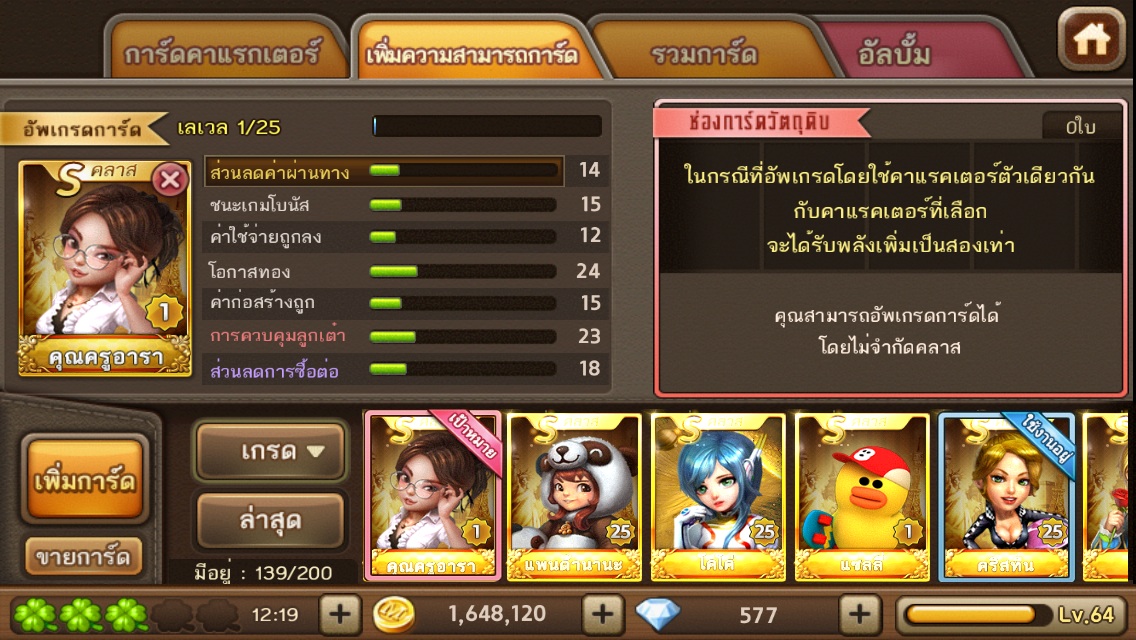Add diamonds using the plus button
The width and height of the screenshot is (1136, 640).
[x=859, y=613]
